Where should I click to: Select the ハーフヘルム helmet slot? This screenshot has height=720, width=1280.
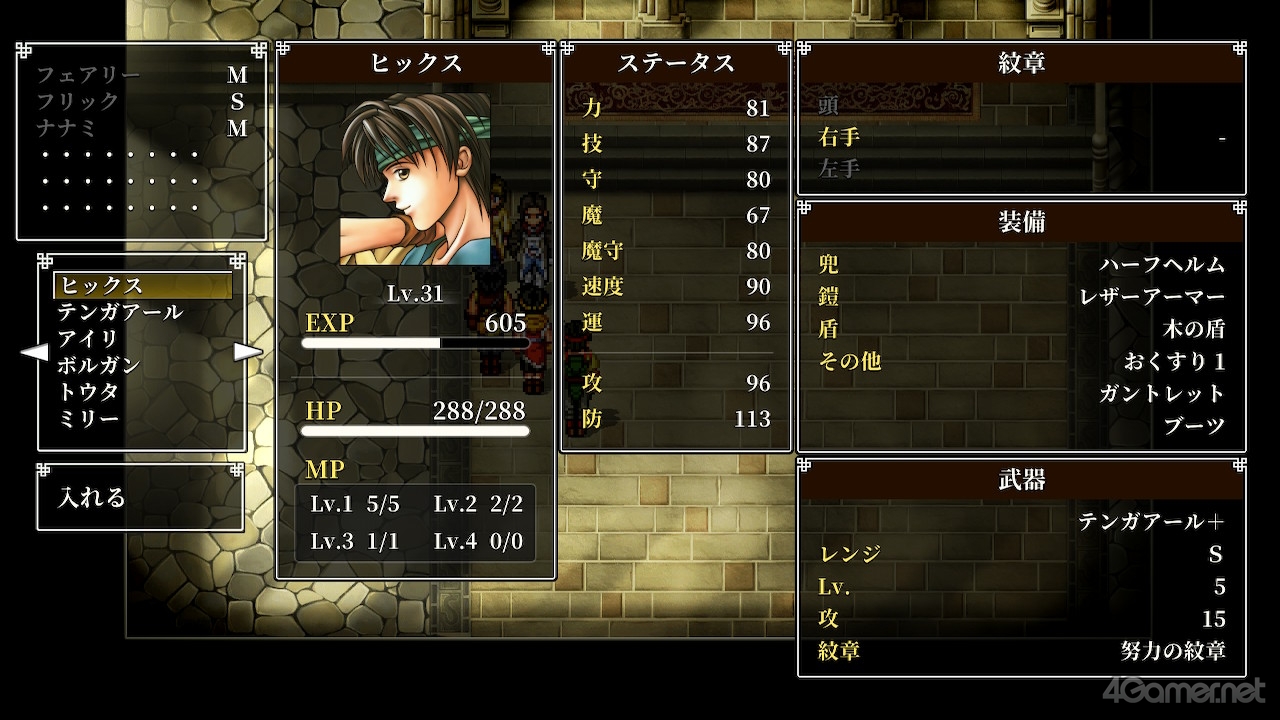coord(1161,265)
